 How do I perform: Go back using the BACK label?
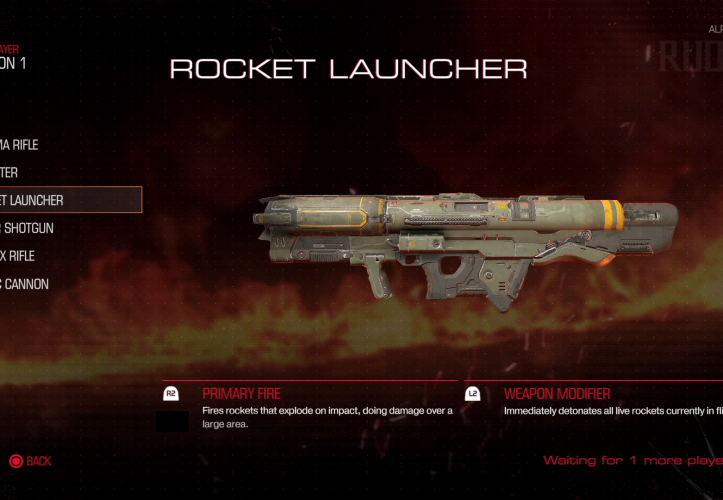click(x=38, y=461)
